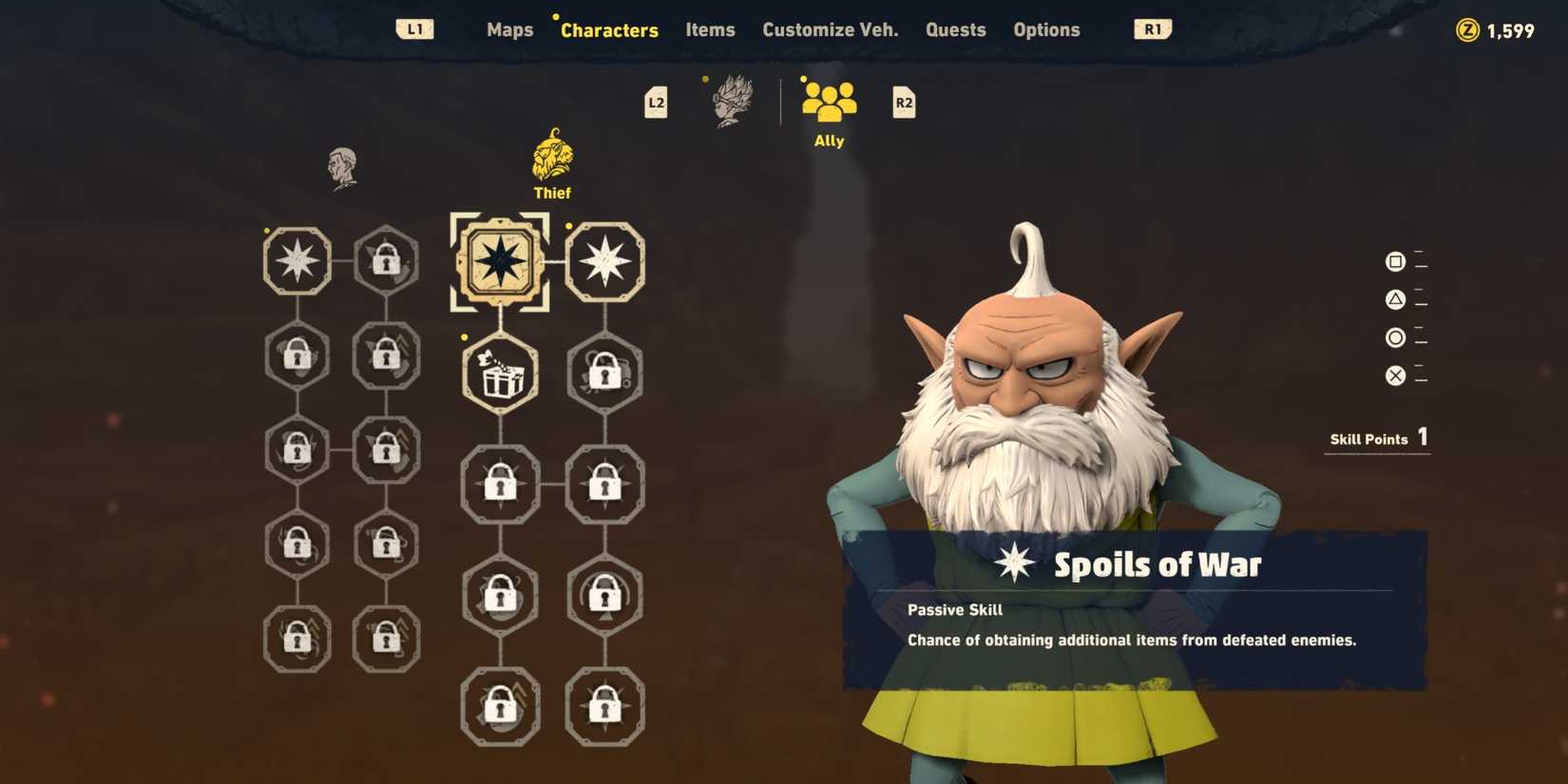Viewport: 1568px width, 784px height.
Task: Click the yellow Ally group icon
Action: [828, 98]
